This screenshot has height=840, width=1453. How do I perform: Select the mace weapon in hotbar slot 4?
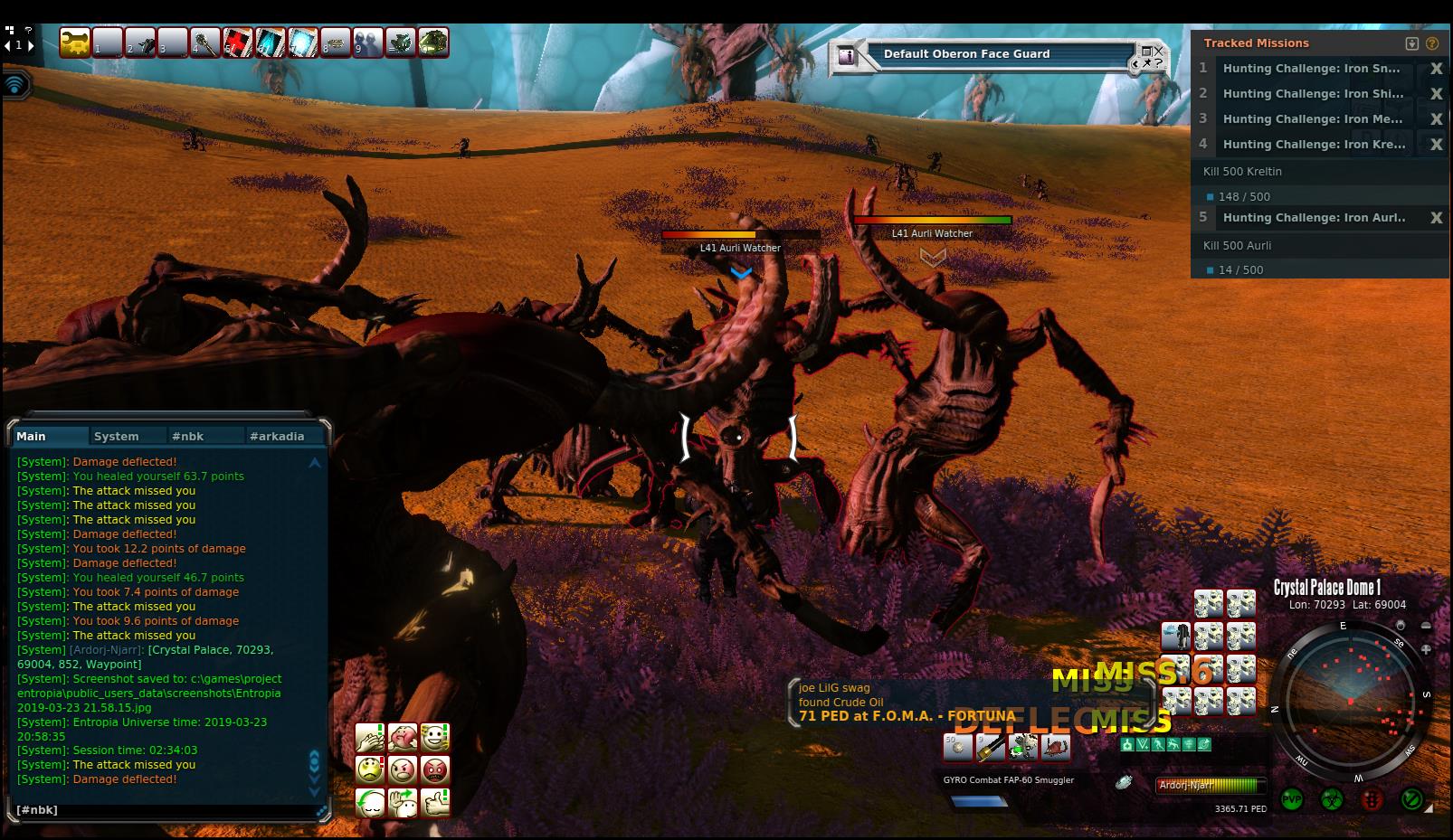click(x=205, y=42)
